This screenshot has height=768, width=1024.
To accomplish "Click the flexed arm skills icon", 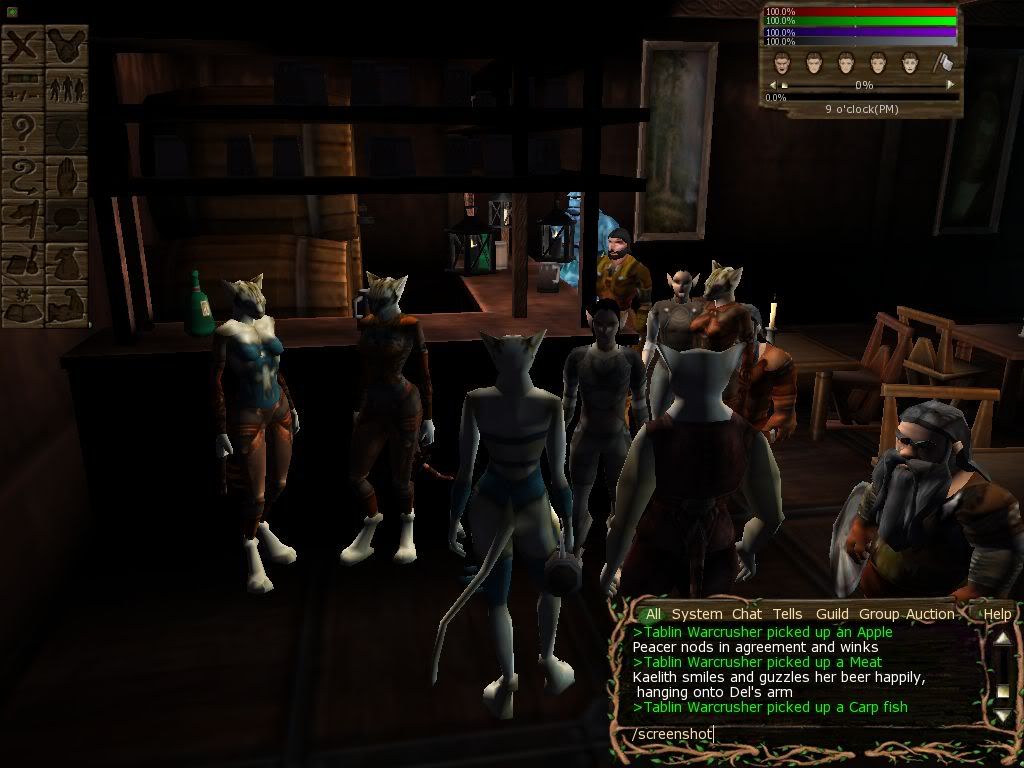I will 67,305.
